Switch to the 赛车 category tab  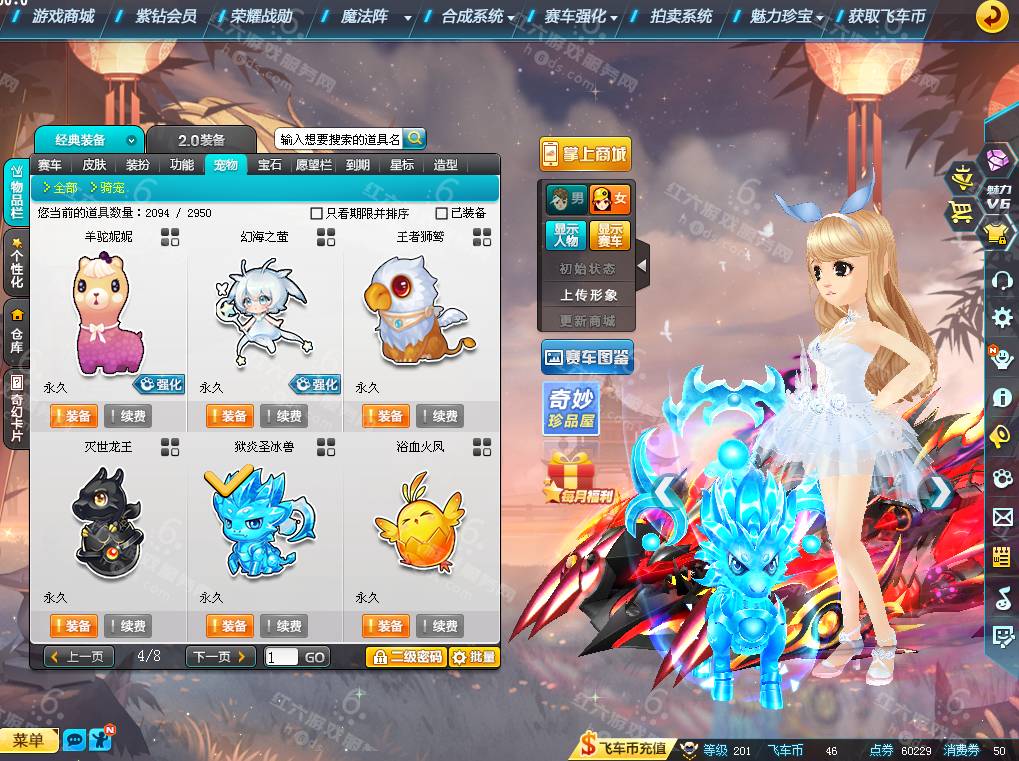click(x=50, y=165)
